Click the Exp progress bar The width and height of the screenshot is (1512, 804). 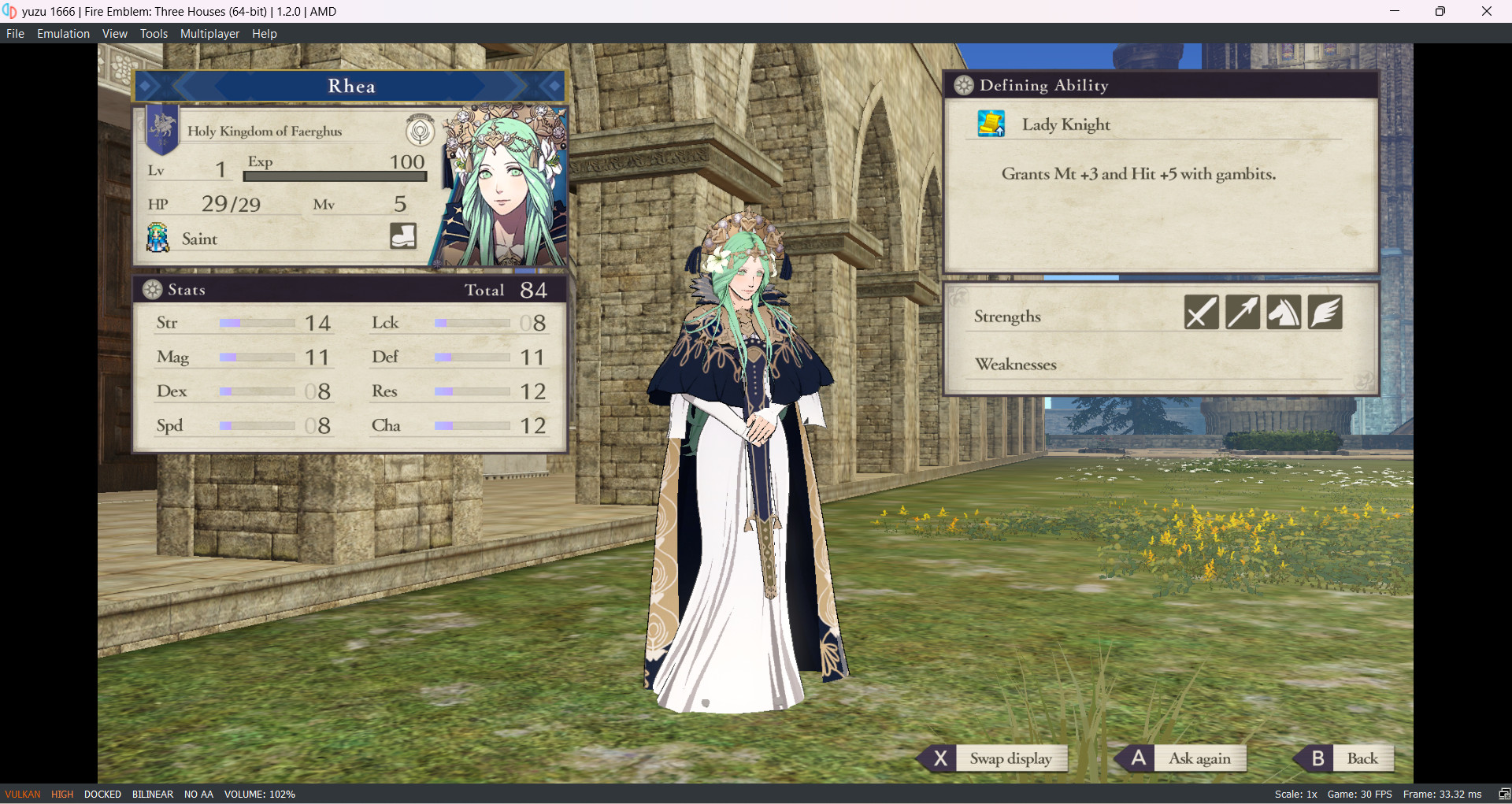pos(334,176)
